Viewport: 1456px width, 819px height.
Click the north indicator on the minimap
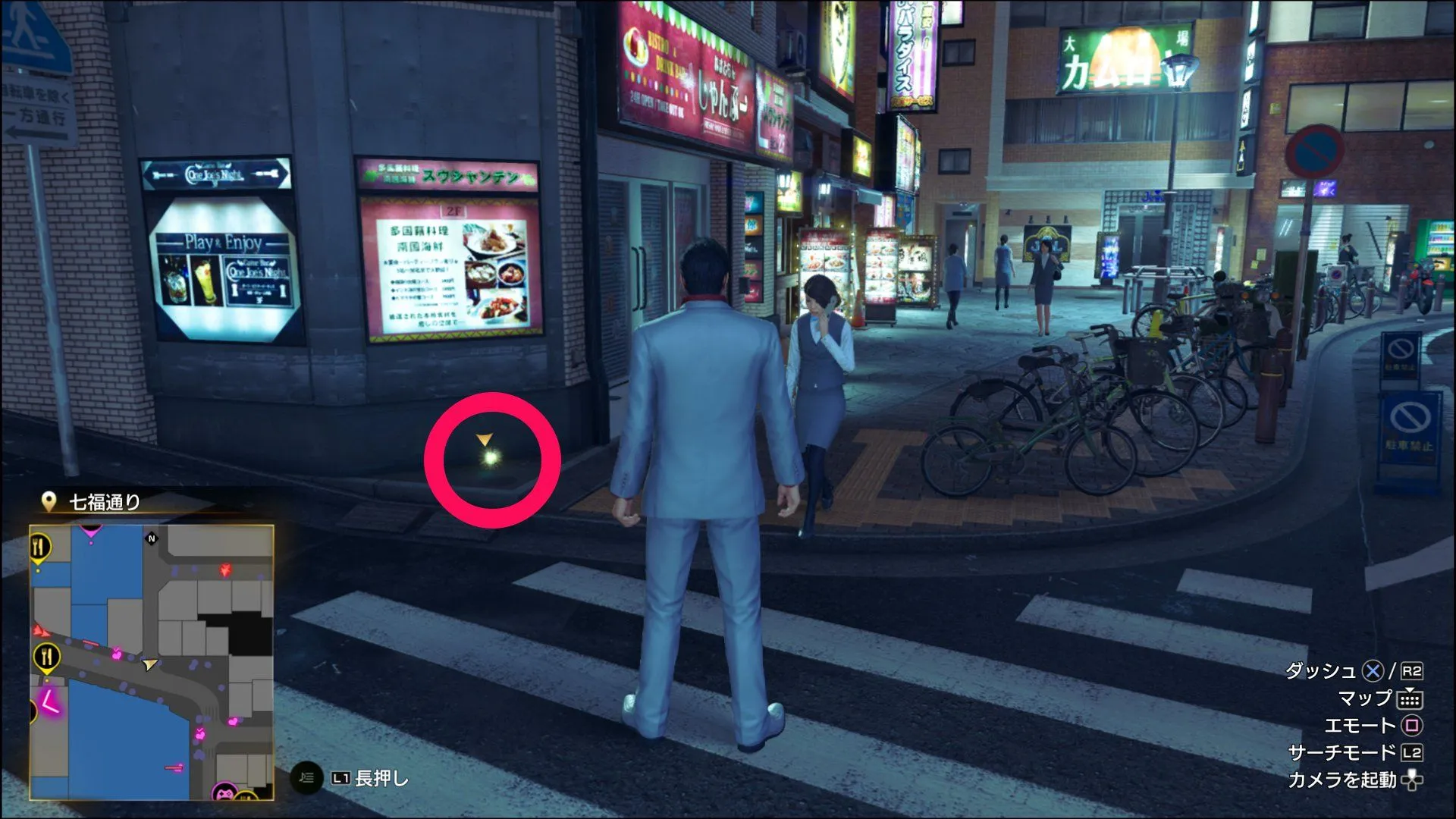point(152,538)
